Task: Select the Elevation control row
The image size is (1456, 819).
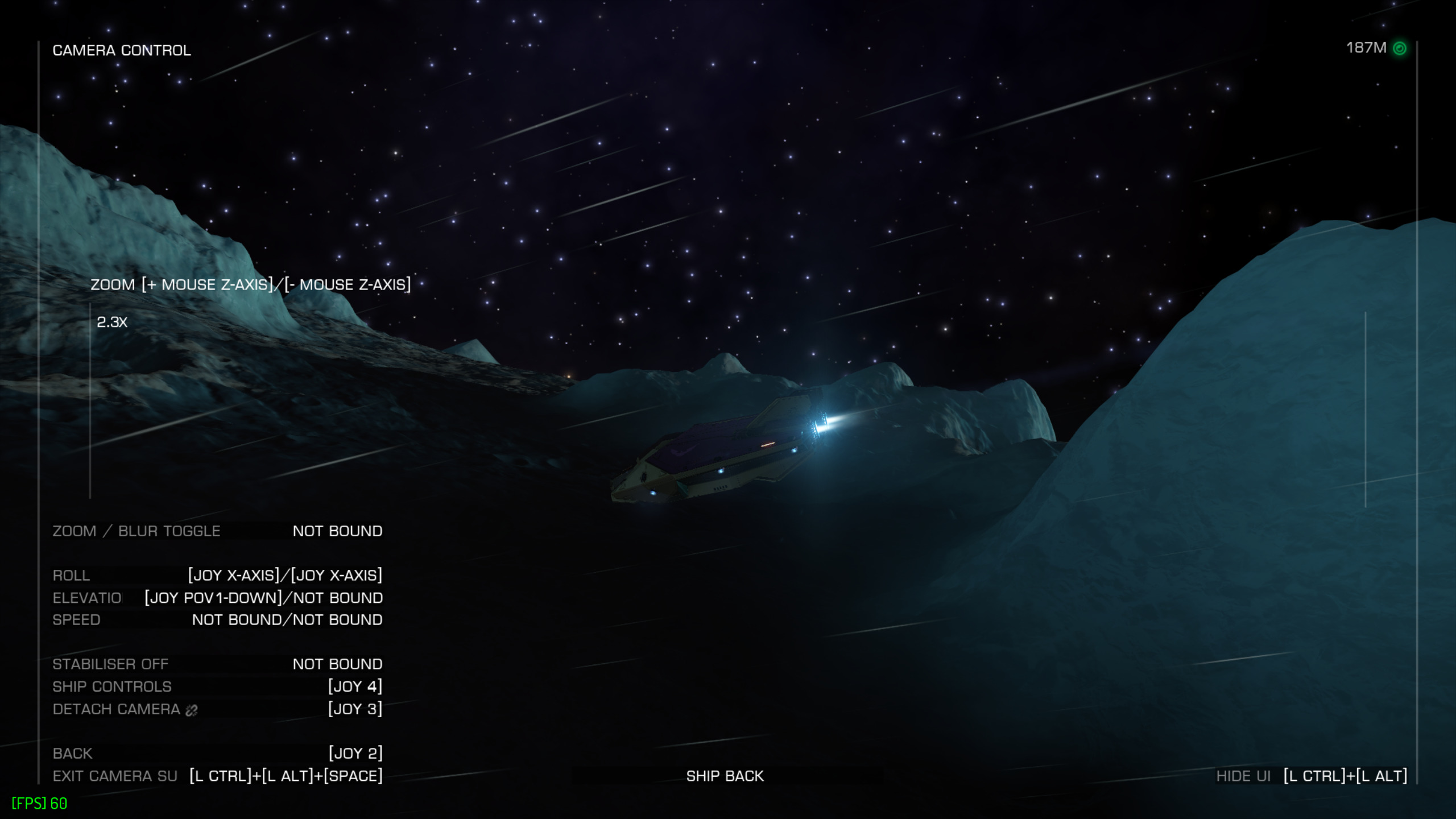Action: tap(217, 598)
